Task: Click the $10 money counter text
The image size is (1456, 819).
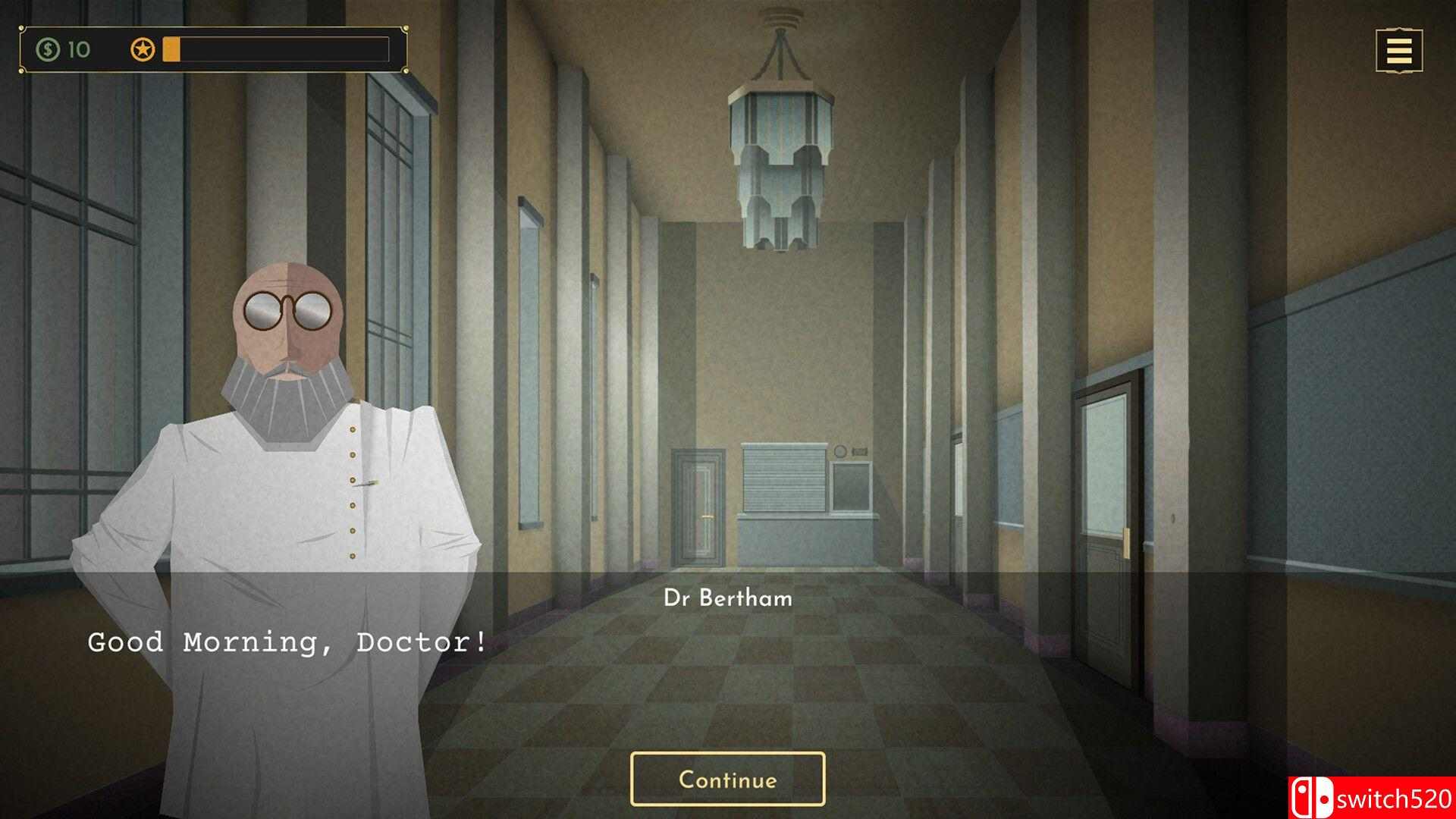Action: pyautogui.click(x=77, y=51)
